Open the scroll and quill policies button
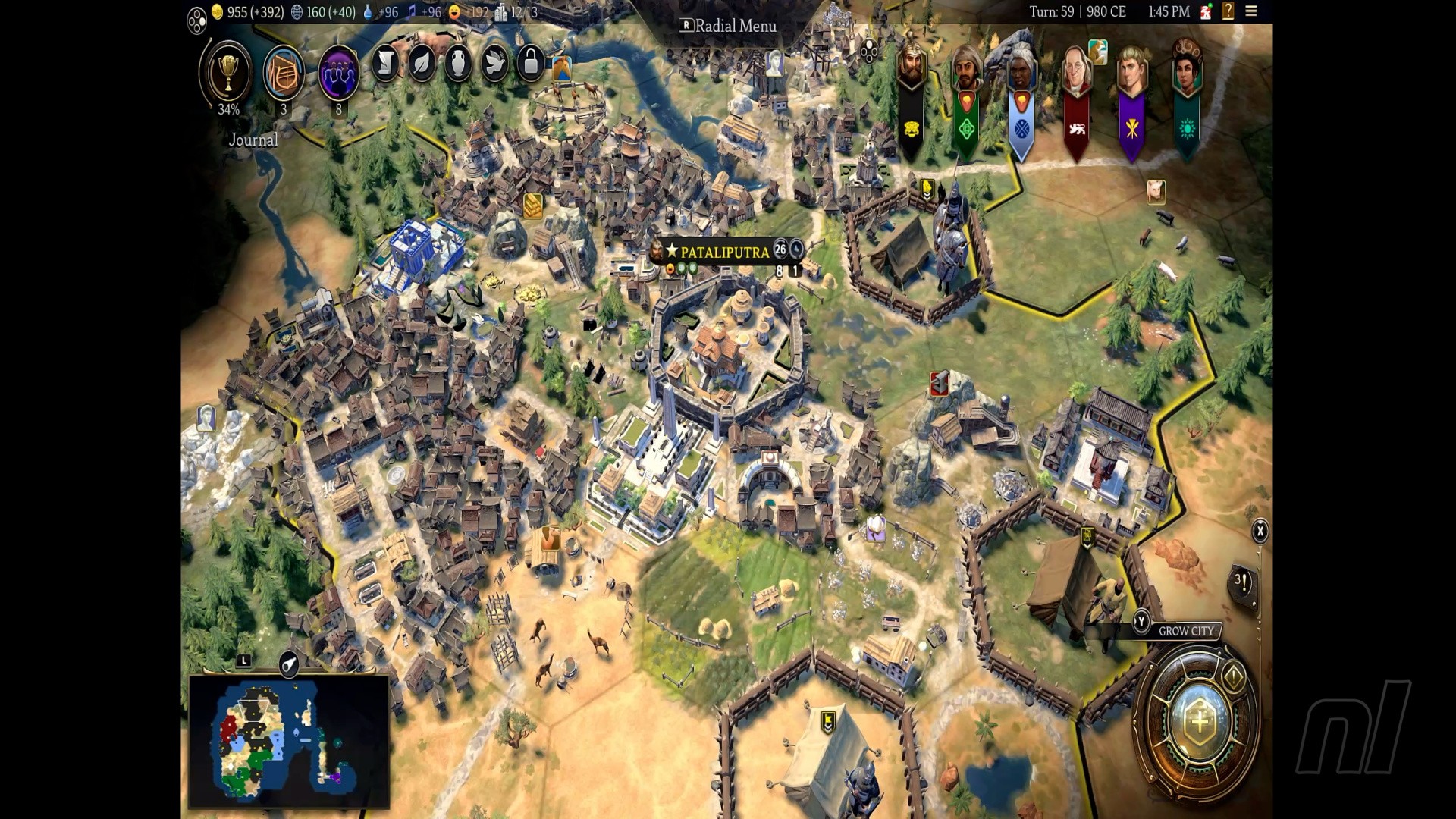 tap(385, 64)
